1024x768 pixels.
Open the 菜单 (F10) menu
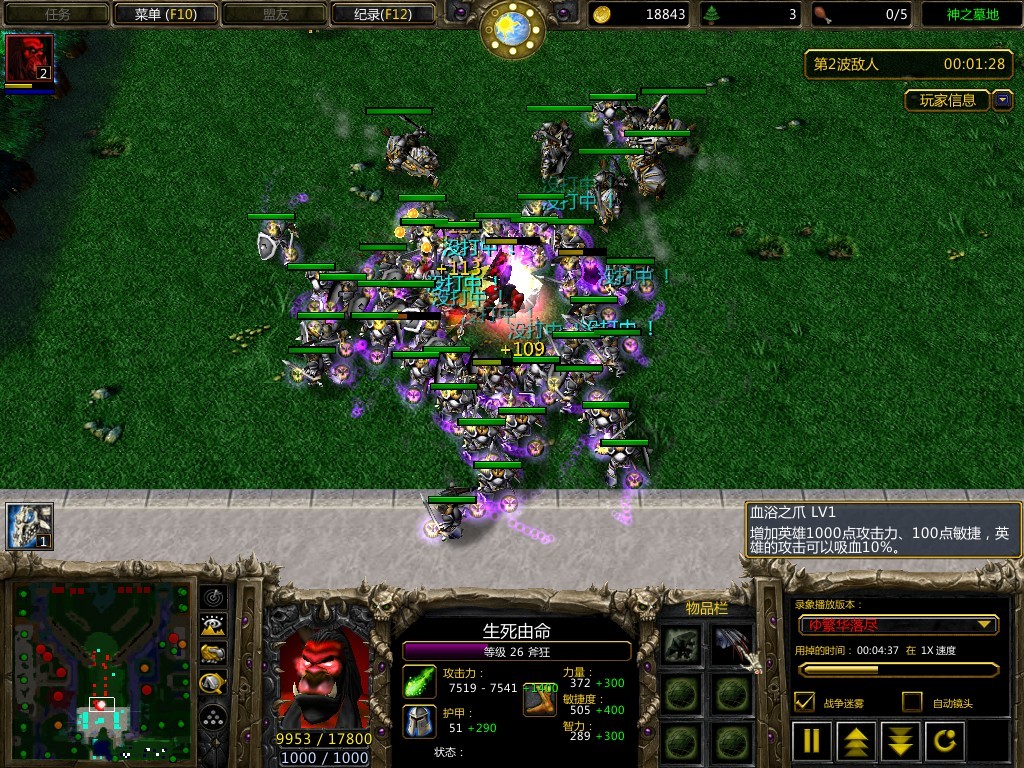tap(166, 14)
